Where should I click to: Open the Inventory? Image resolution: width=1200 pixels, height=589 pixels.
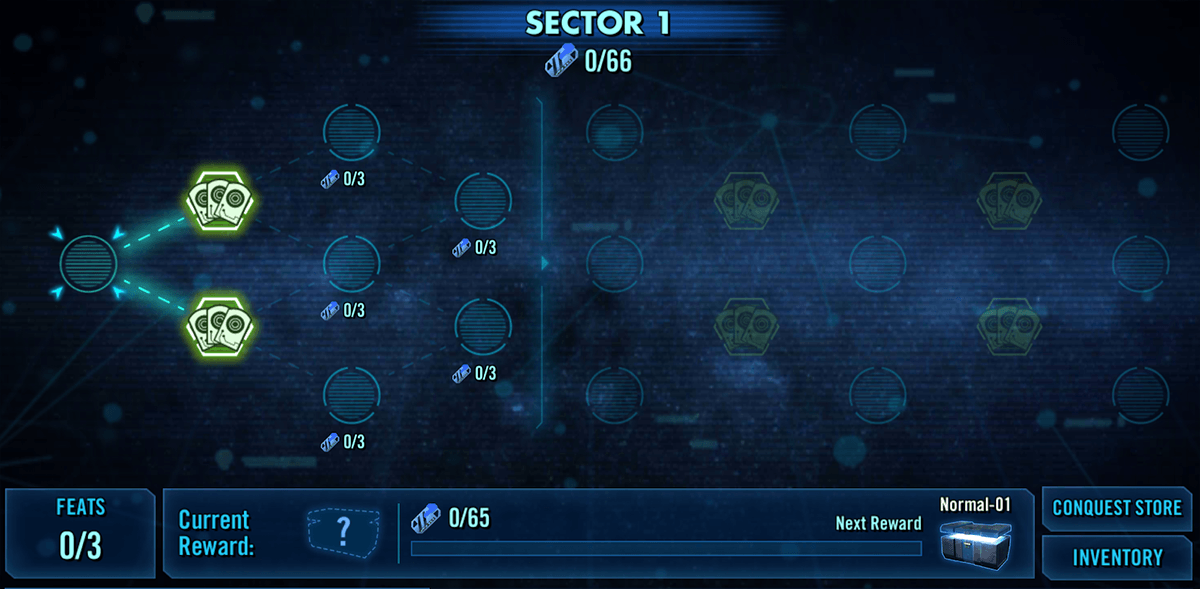click(x=1117, y=557)
